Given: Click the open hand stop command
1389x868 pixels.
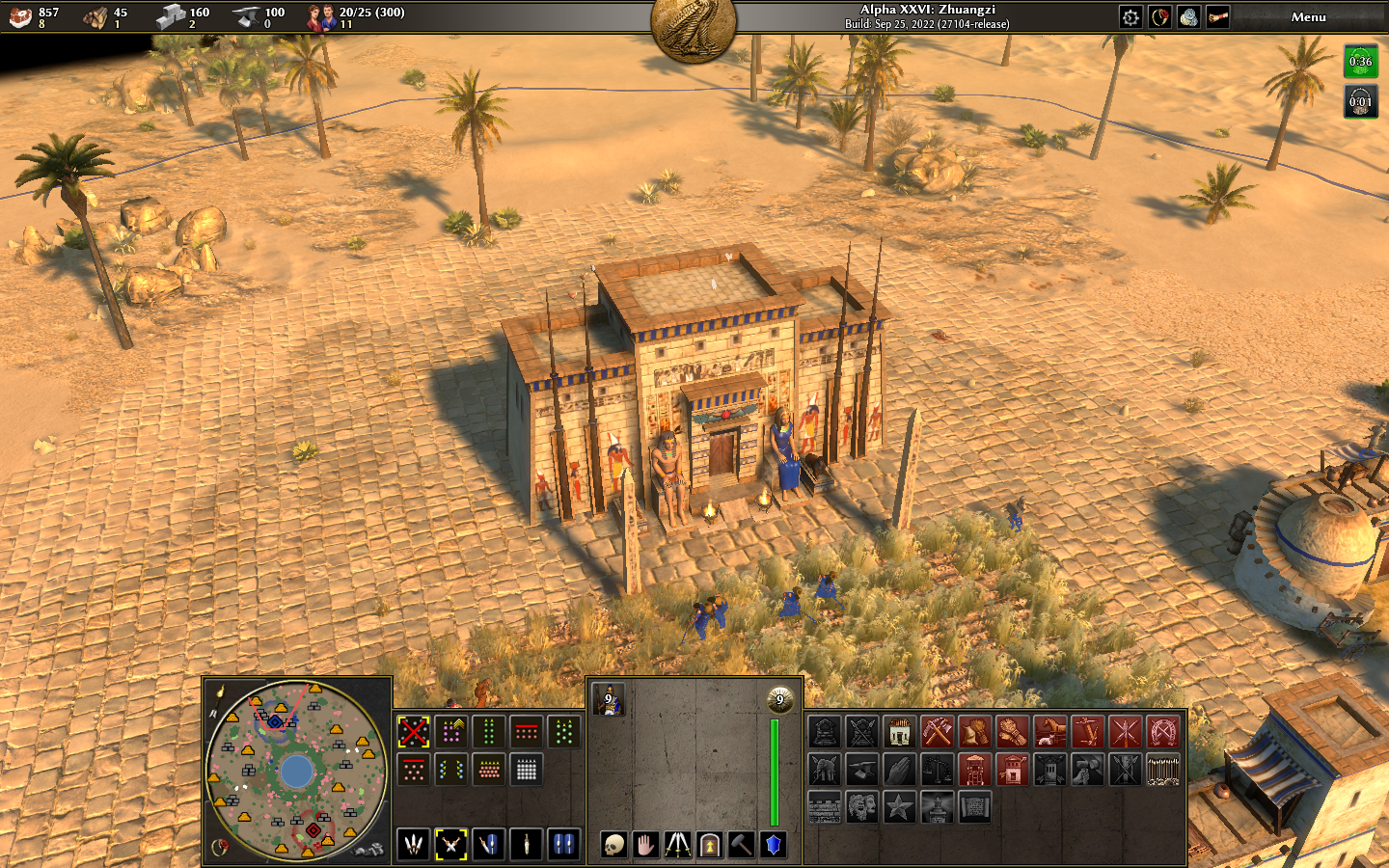Looking at the screenshot, I should 645,846.
